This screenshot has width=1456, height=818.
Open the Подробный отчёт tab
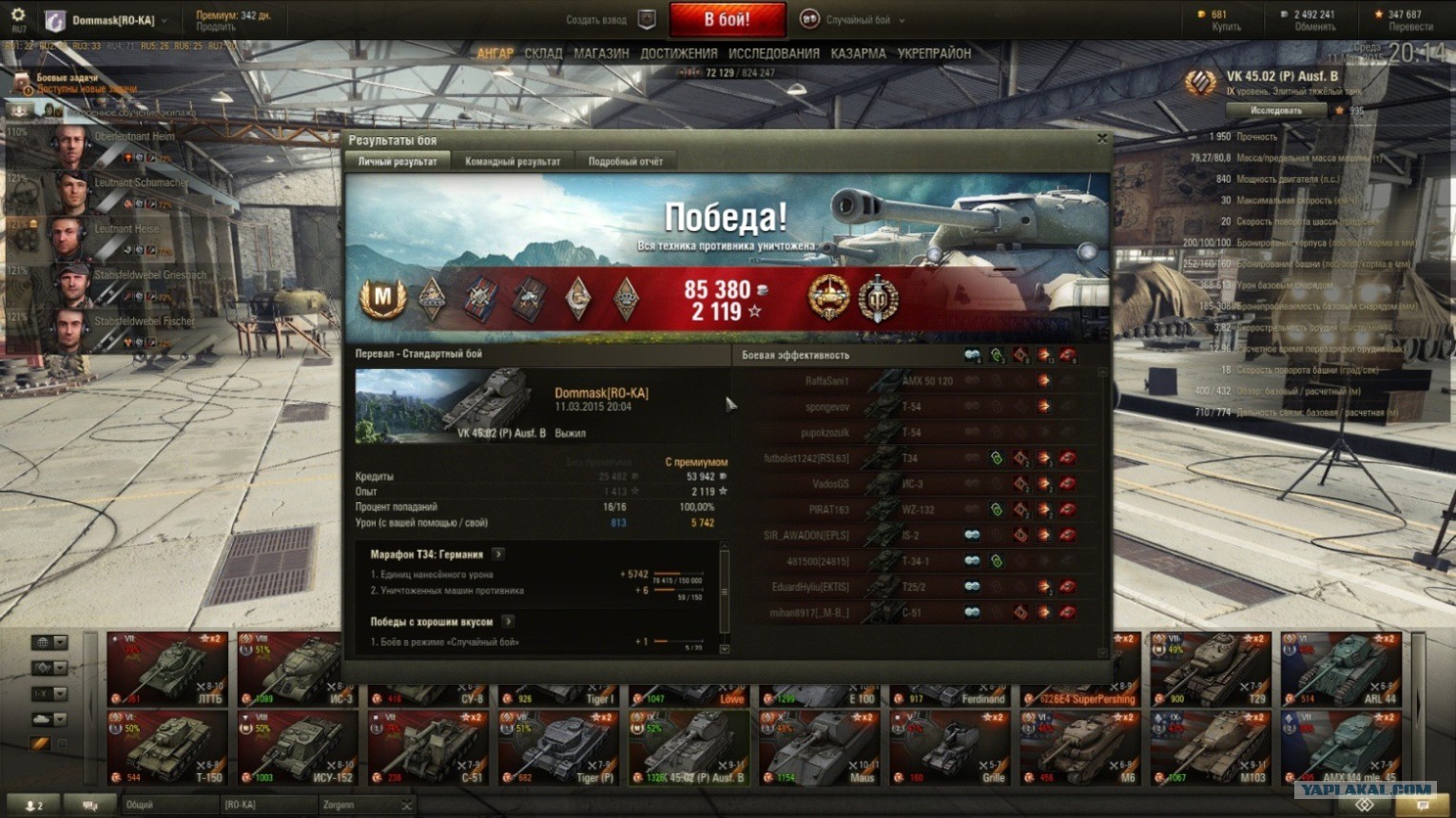click(625, 162)
